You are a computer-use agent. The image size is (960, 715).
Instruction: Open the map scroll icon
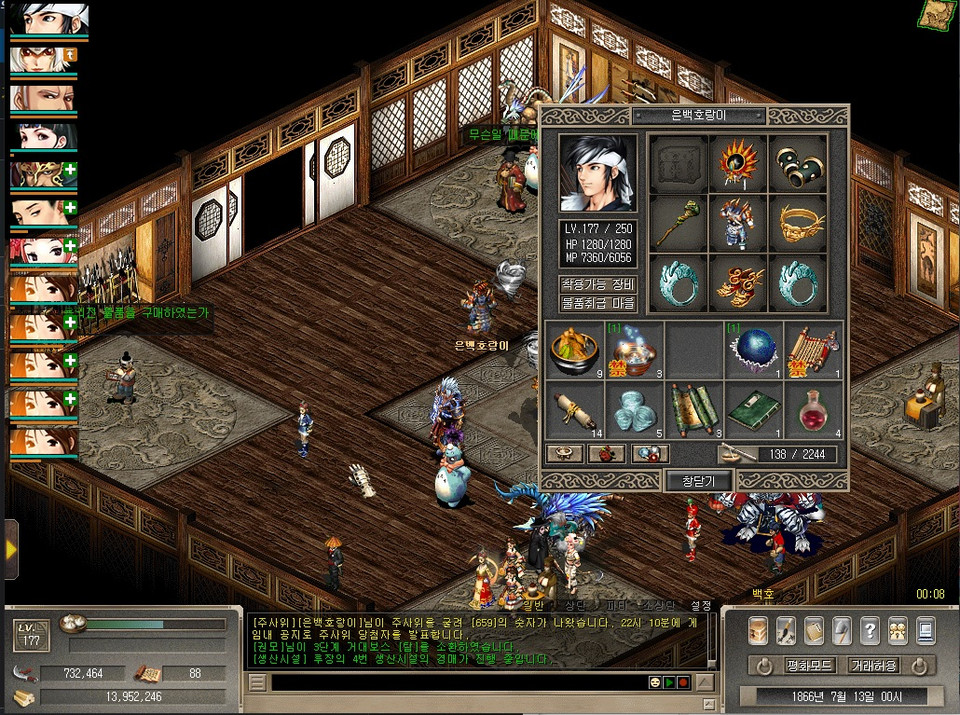click(x=936, y=14)
